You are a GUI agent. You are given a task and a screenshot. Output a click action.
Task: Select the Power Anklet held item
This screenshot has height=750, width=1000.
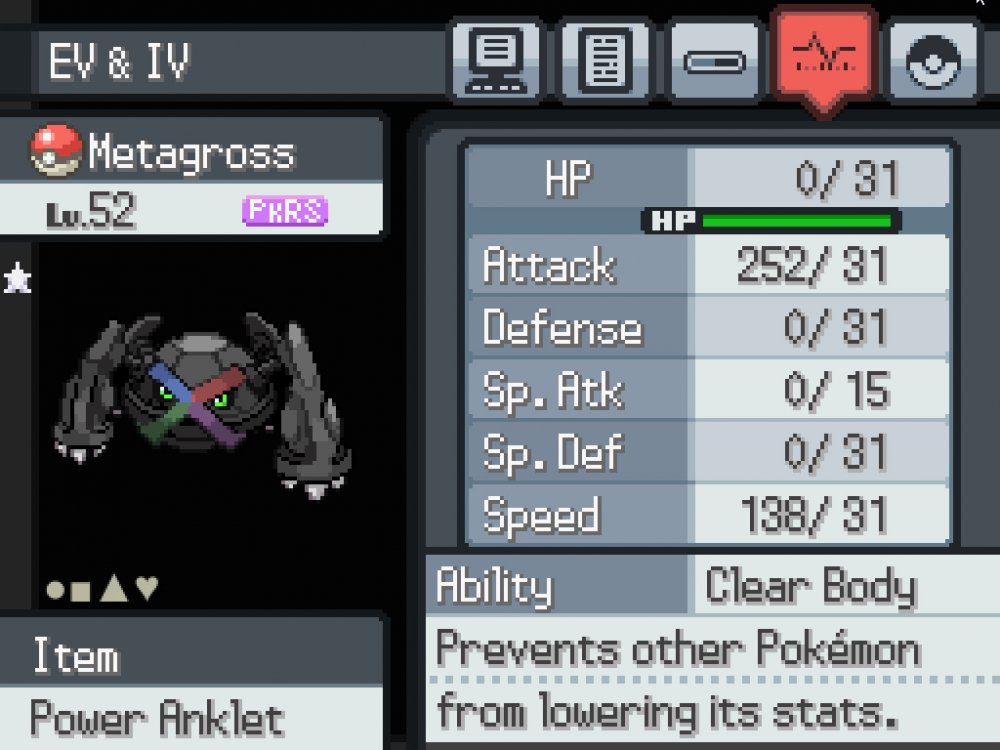[x=157, y=718]
